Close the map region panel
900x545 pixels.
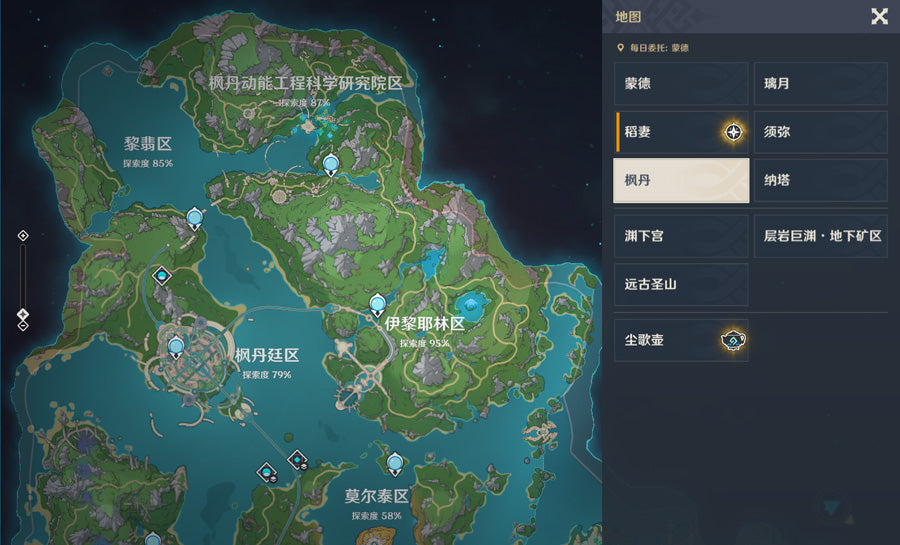tap(879, 16)
